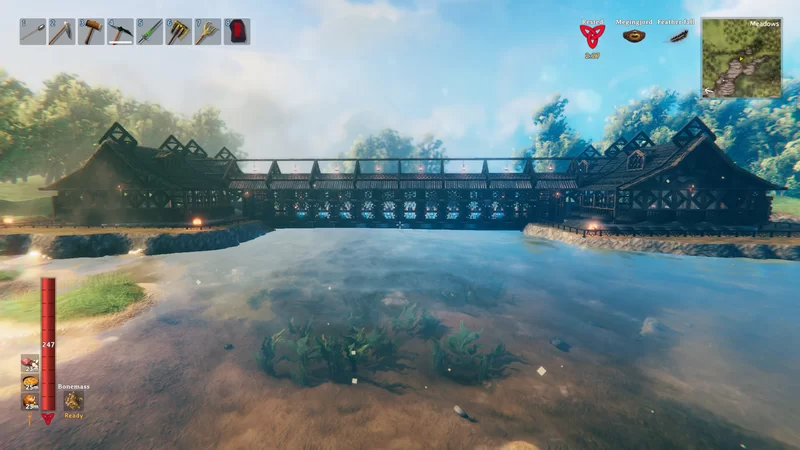
Task: Click the cooked meat food icon
Action: [30, 363]
